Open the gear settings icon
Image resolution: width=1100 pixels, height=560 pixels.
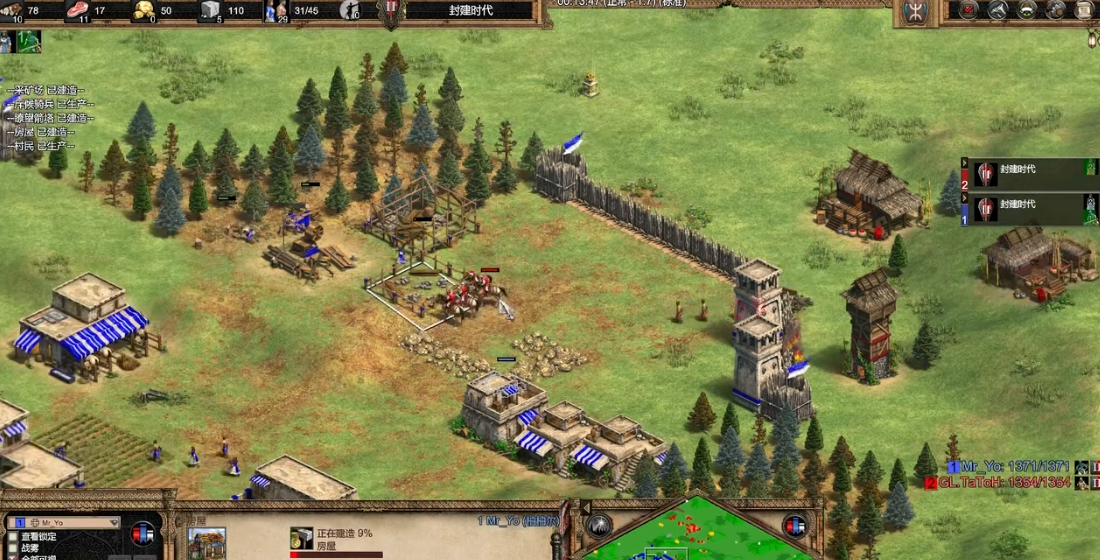1056,10
